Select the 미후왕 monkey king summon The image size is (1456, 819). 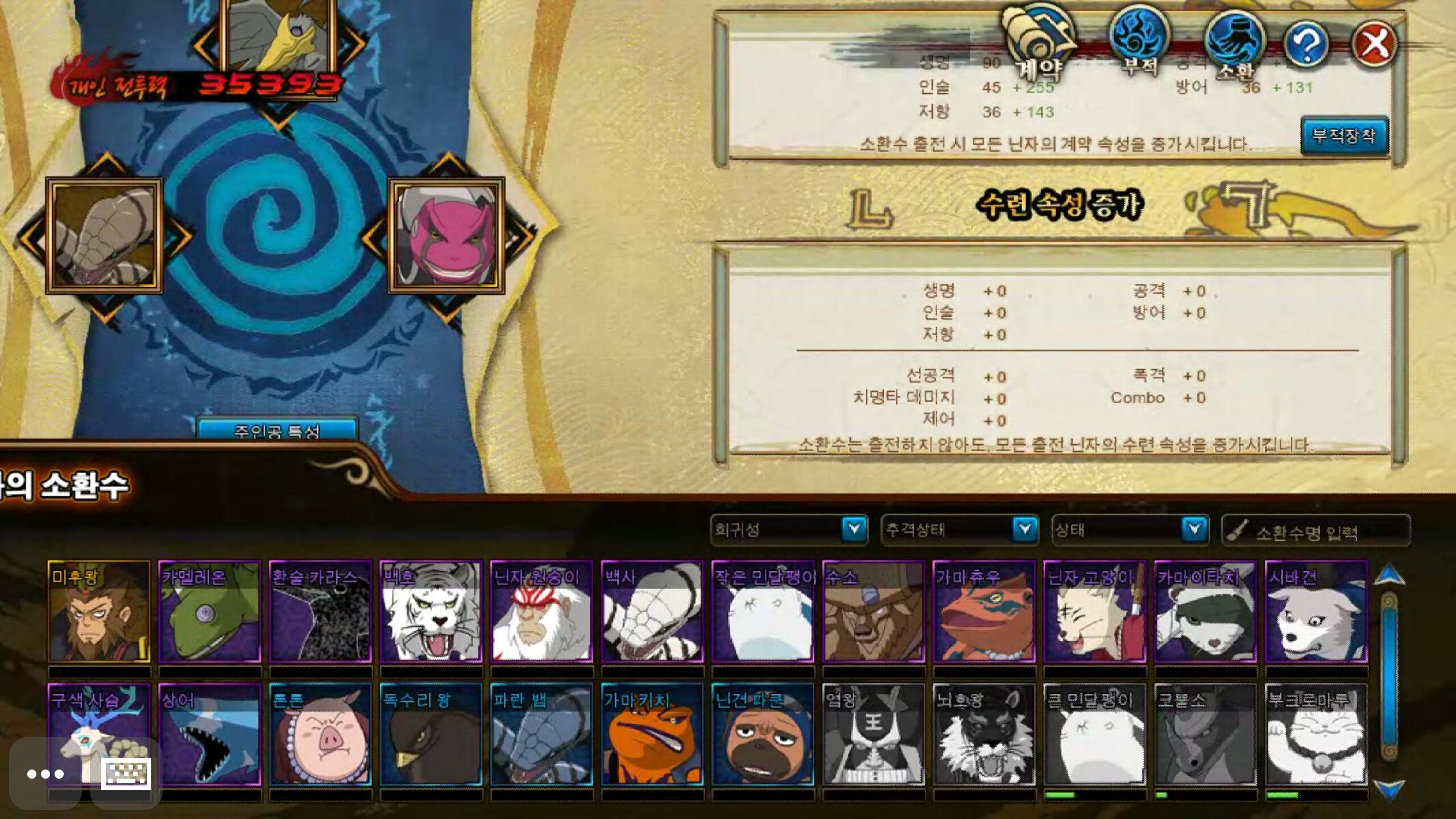click(99, 612)
